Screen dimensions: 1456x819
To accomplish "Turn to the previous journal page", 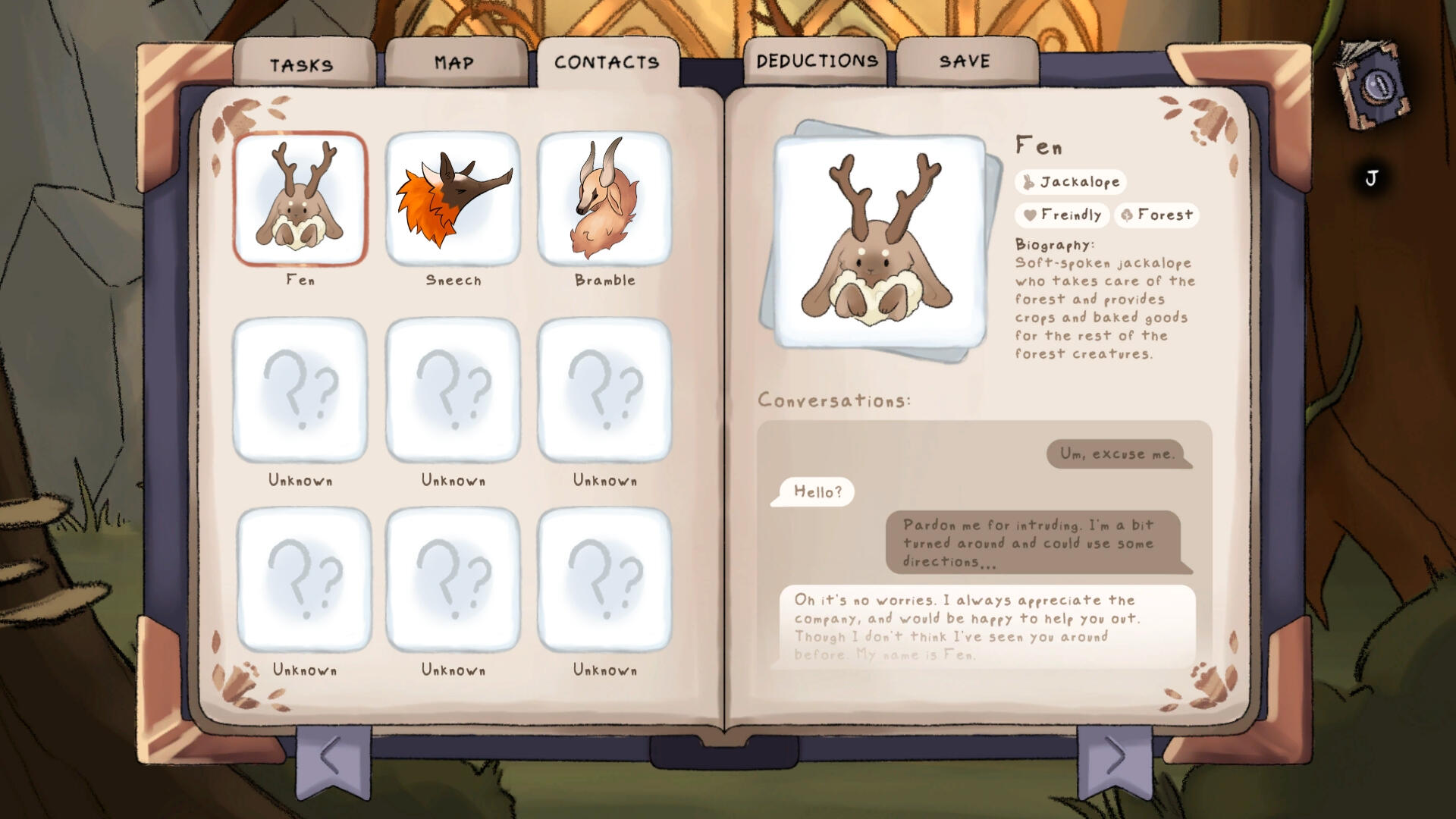I will point(331,756).
